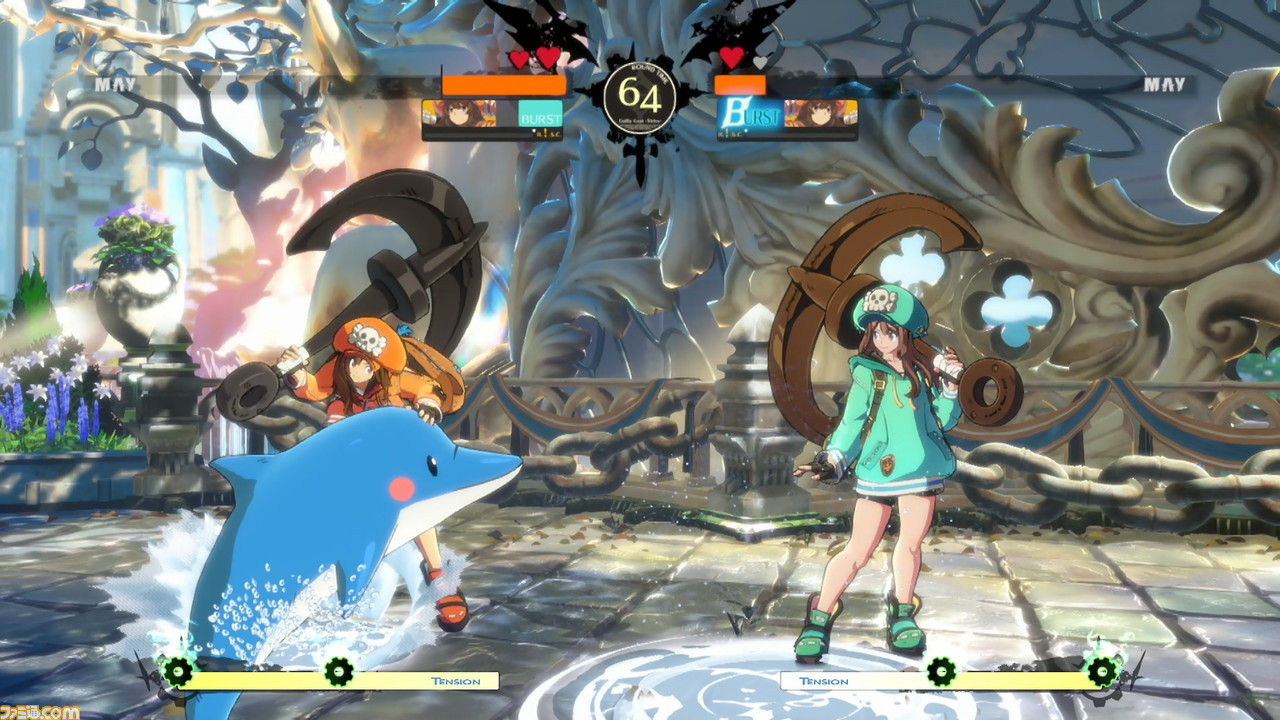This screenshot has width=1280, height=720.
Task: Select the teal BURST icon beside the left portrait
Action: [540, 115]
